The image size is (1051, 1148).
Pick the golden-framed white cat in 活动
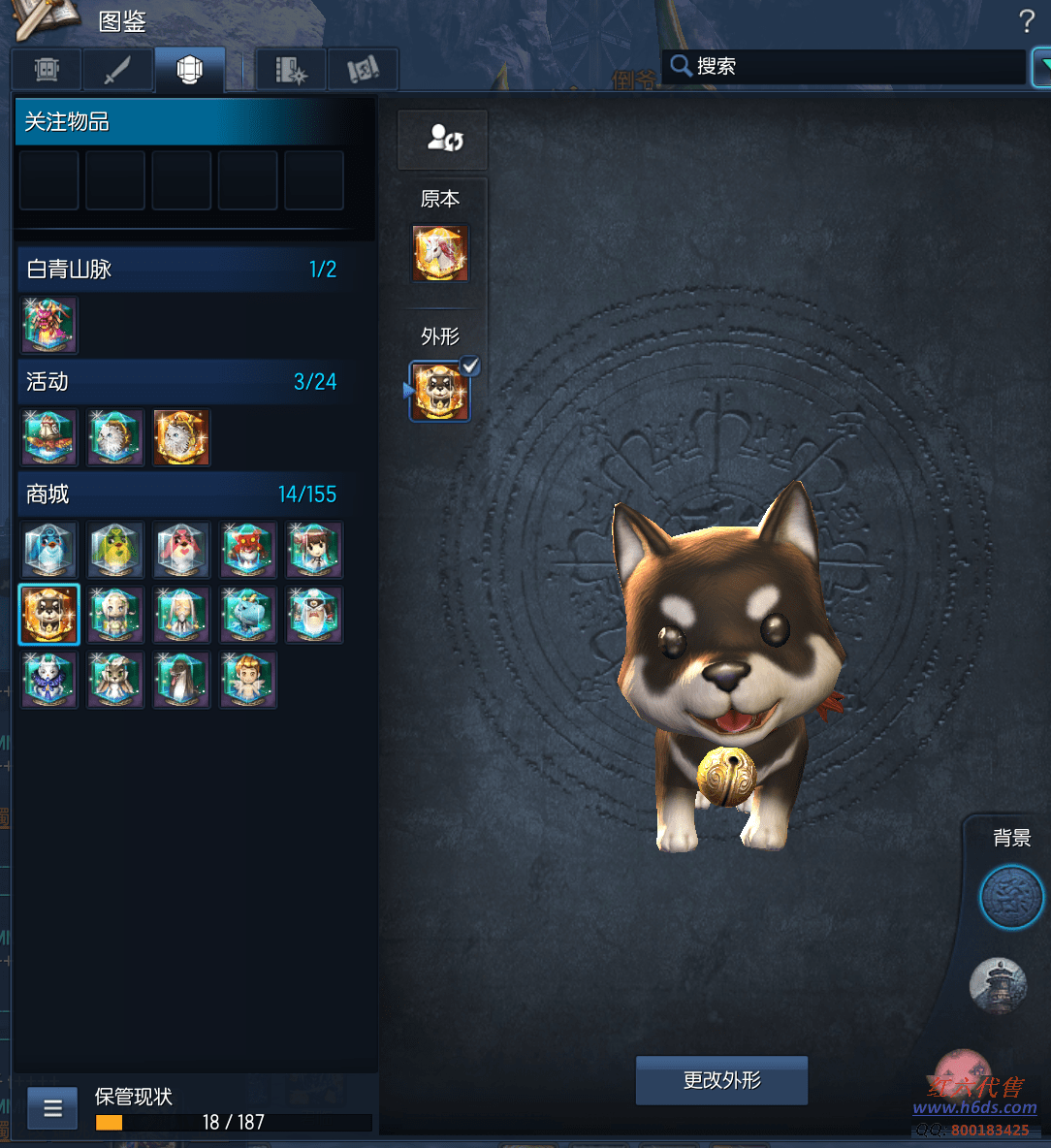(x=181, y=437)
